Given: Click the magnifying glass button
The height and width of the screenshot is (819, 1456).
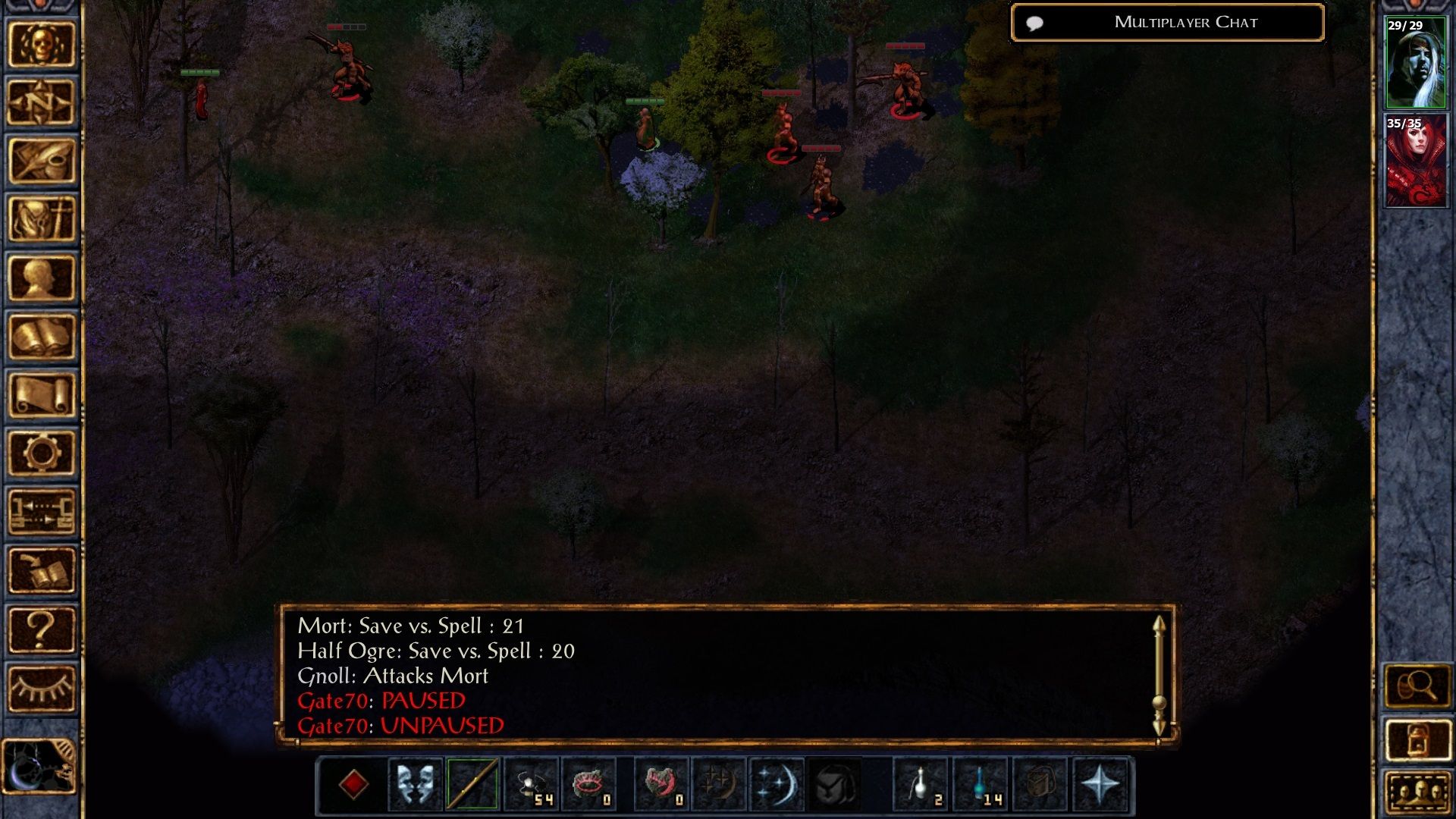Looking at the screenshot, I should [1417, 686].
